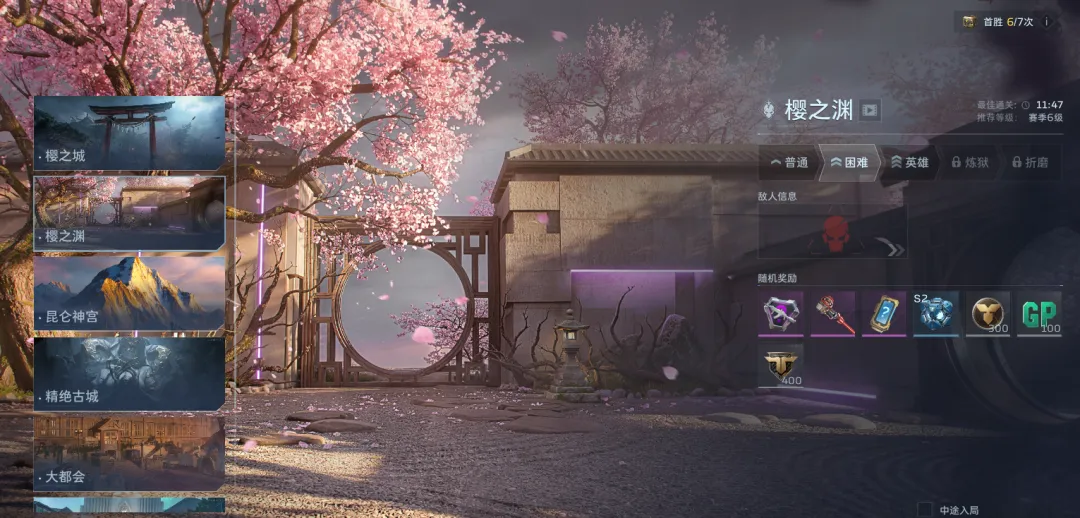This screenshot has width=1080, height=518.
Task: View the GP 100 reward
Action: [1039, 314]
